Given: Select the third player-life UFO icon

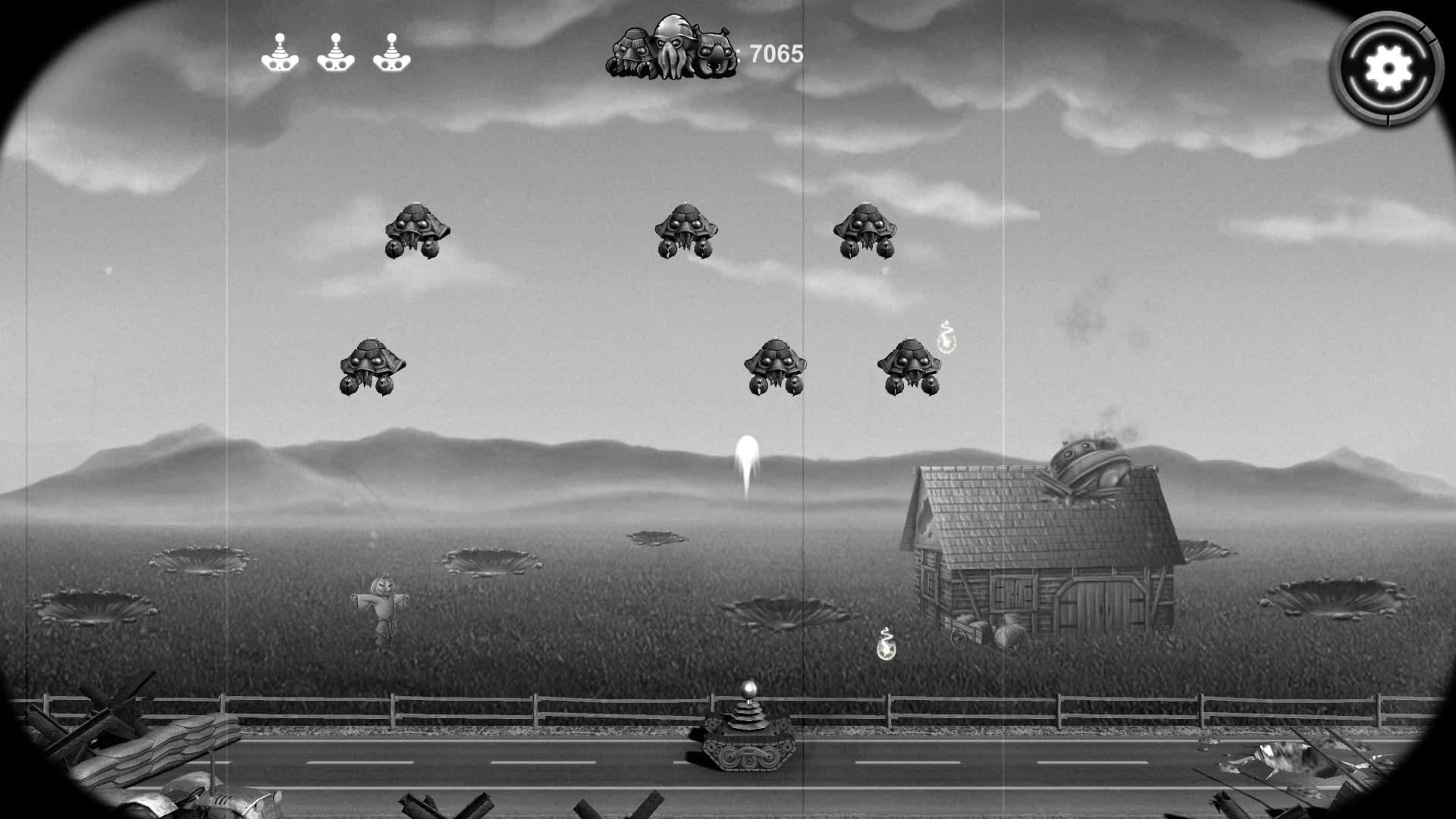Looking at the screenshot, I should click(x=391, y=55).
